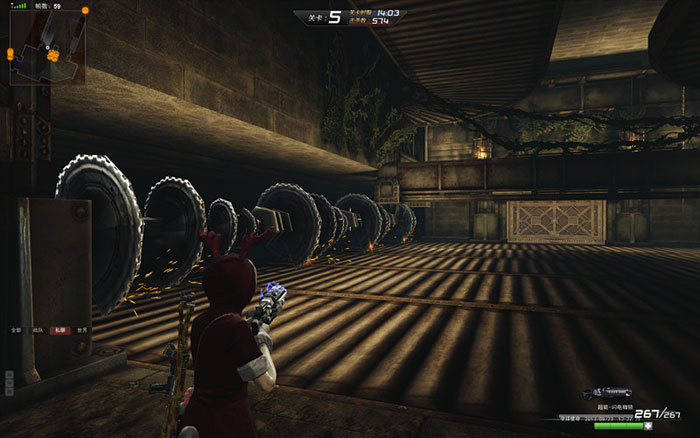This screenshot has height=438, width=700.
Task: Select the highlighted 私聊 private chat tab
Action: point(59,329)
